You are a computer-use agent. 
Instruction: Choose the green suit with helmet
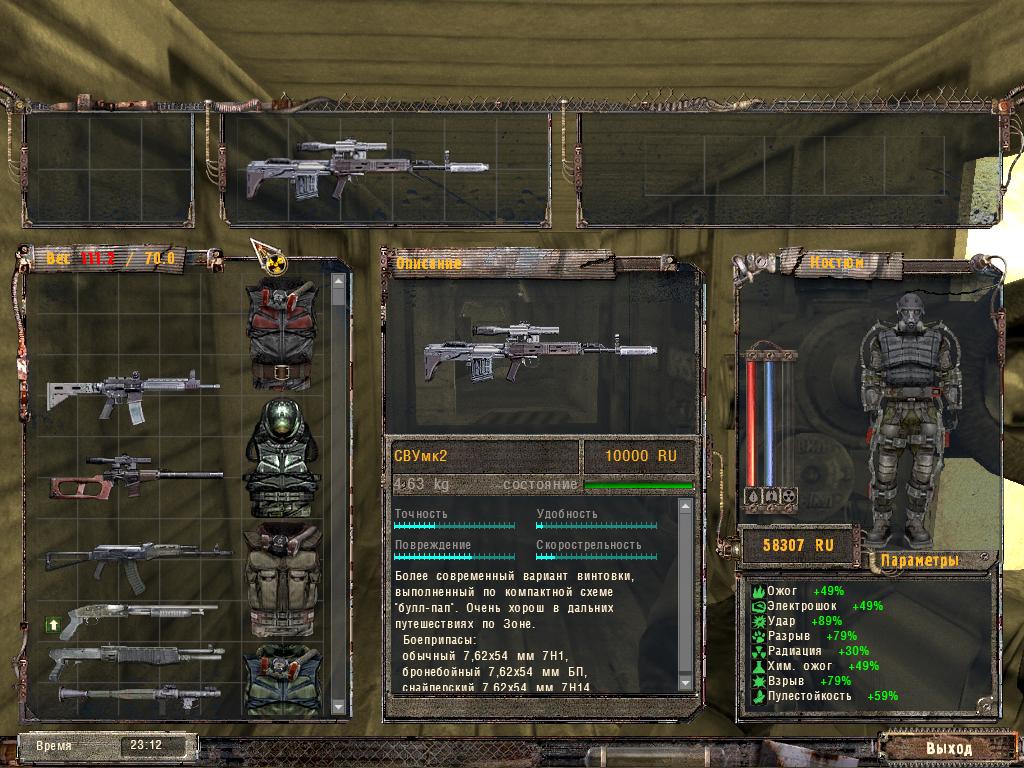(283, 457)
